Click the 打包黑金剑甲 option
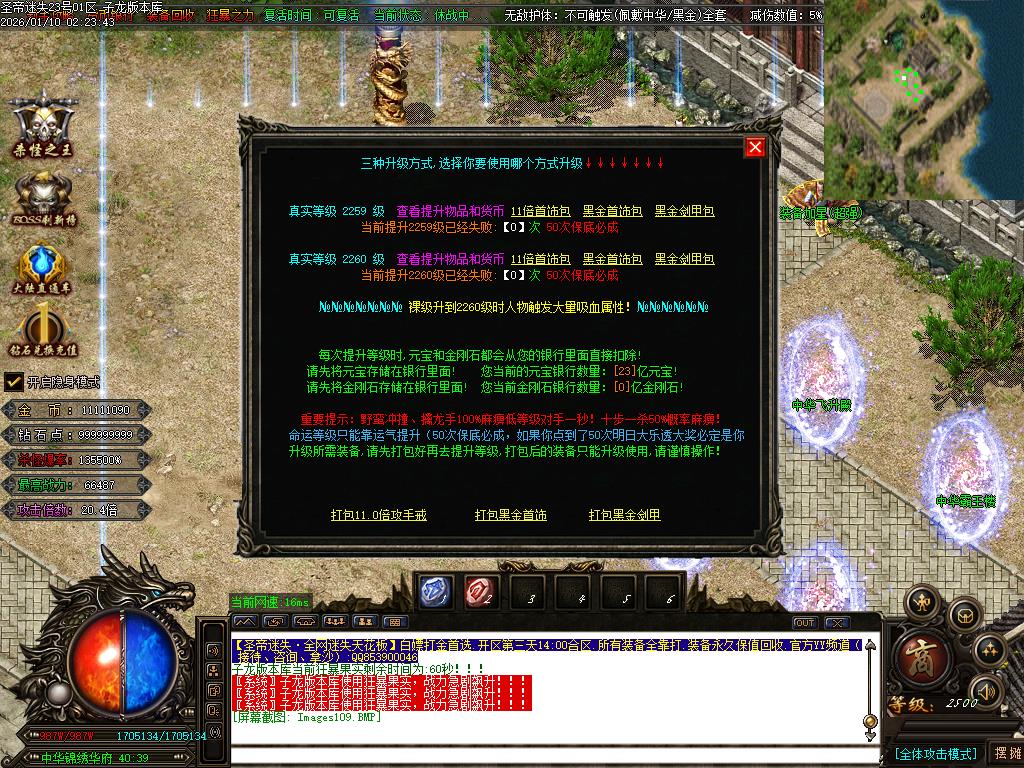The image size is (1024, 768). [x=625, y=515]
